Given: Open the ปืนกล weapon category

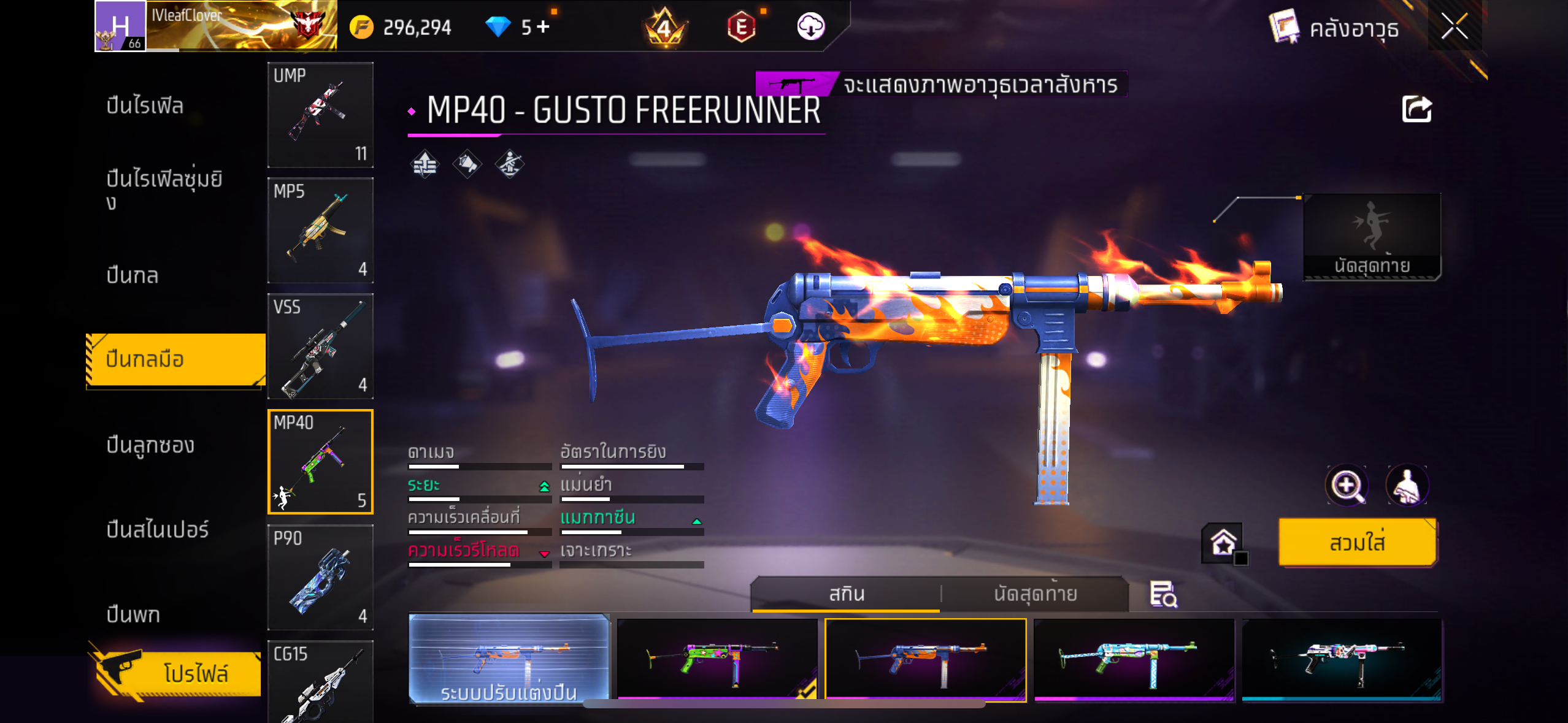Looking at the screenshot, I should [x=133, y=275].
